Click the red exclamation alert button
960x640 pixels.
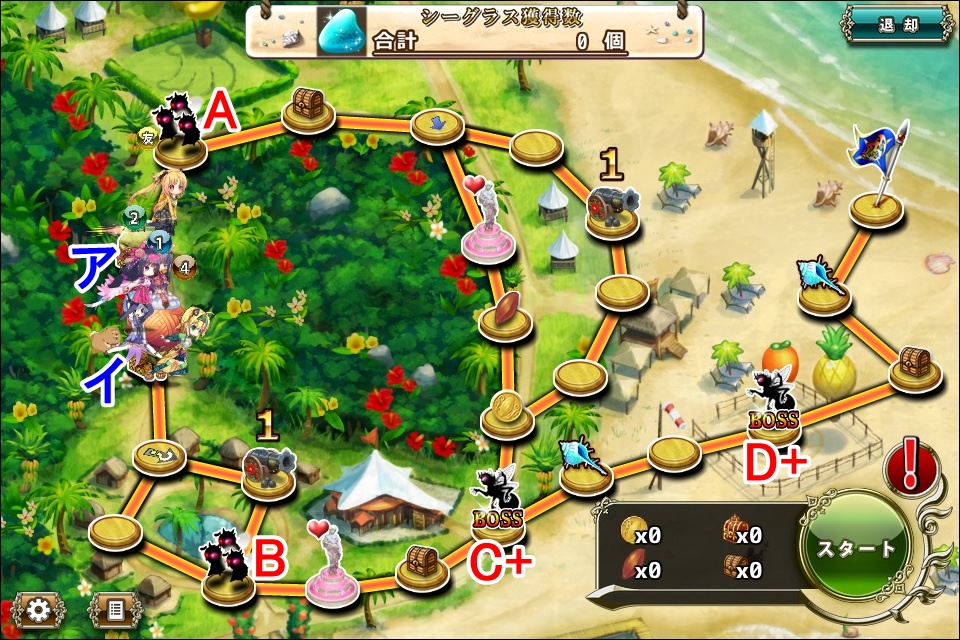coord(910,467)
